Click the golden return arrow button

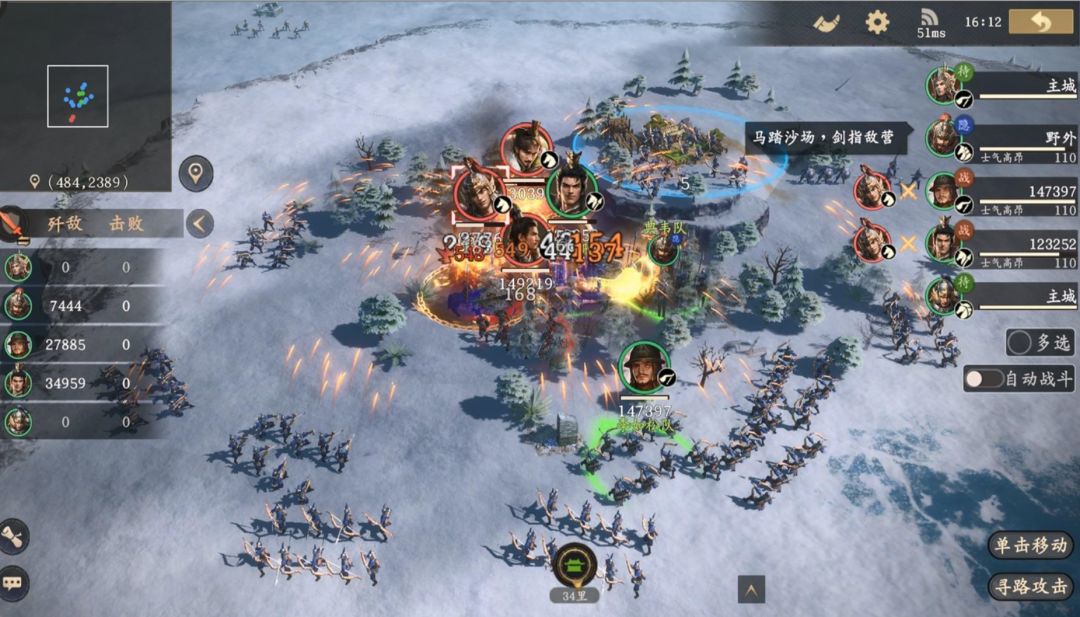(1040, 22)
